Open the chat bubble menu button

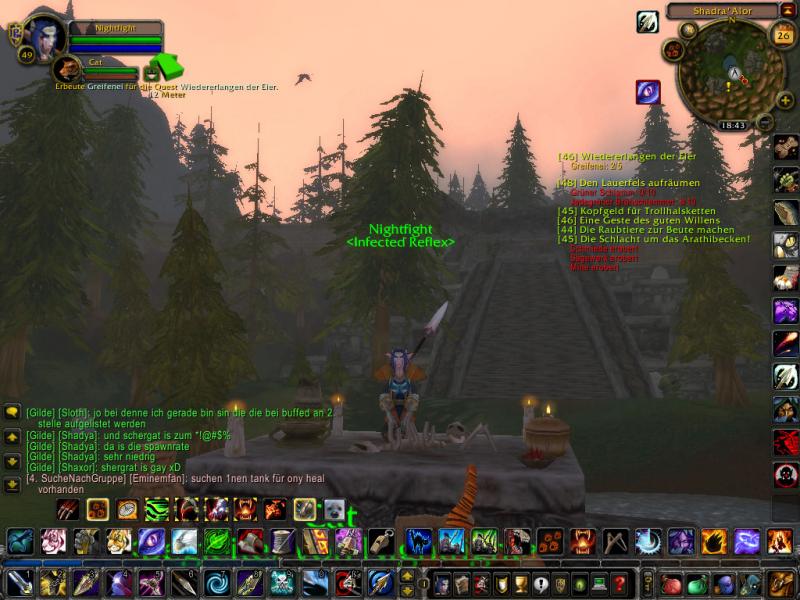12,412
